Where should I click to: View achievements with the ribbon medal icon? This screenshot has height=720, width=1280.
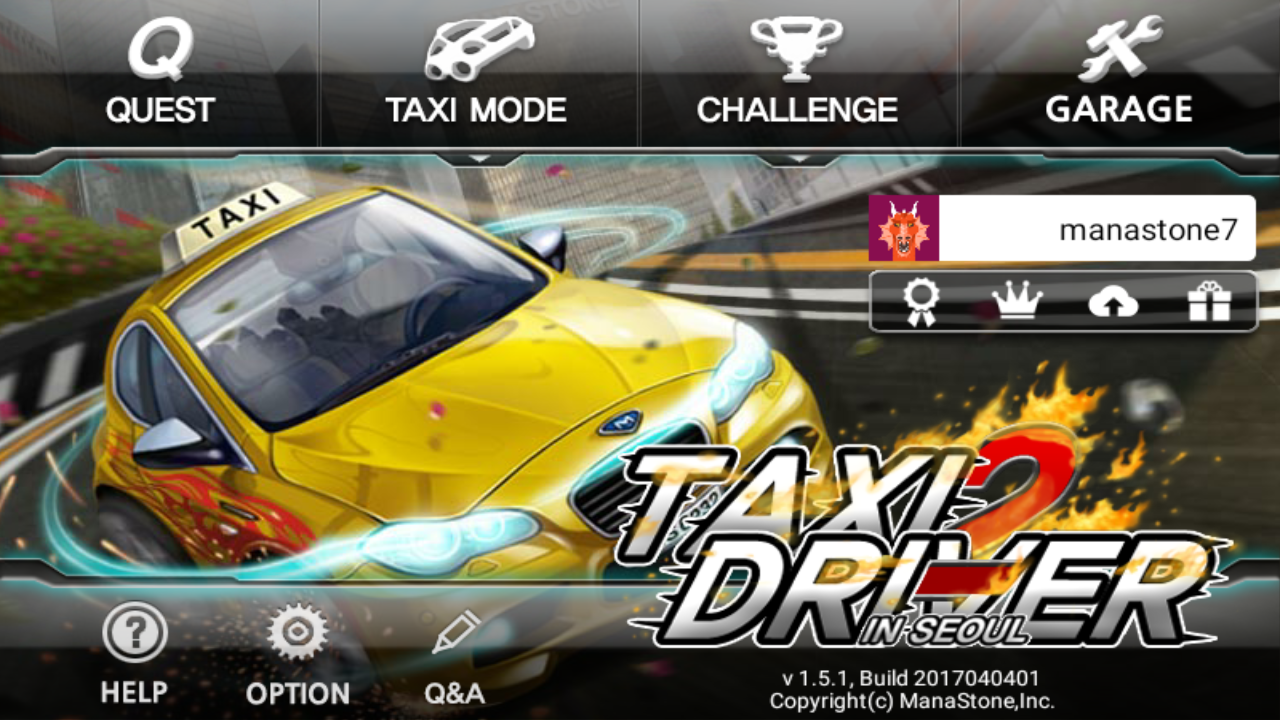(922, 302)
